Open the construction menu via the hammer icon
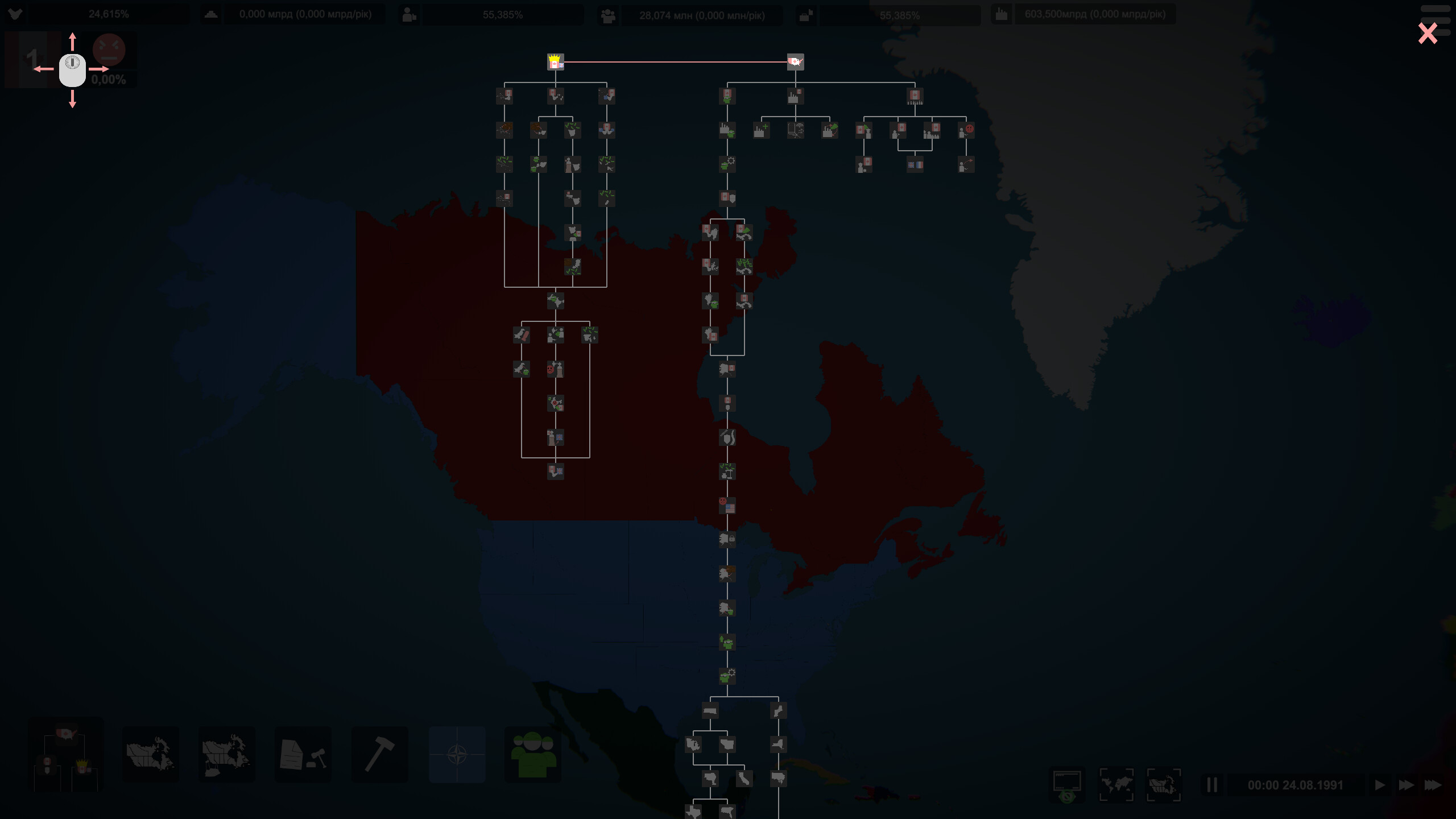1456x819 pixels. point(379,754)
